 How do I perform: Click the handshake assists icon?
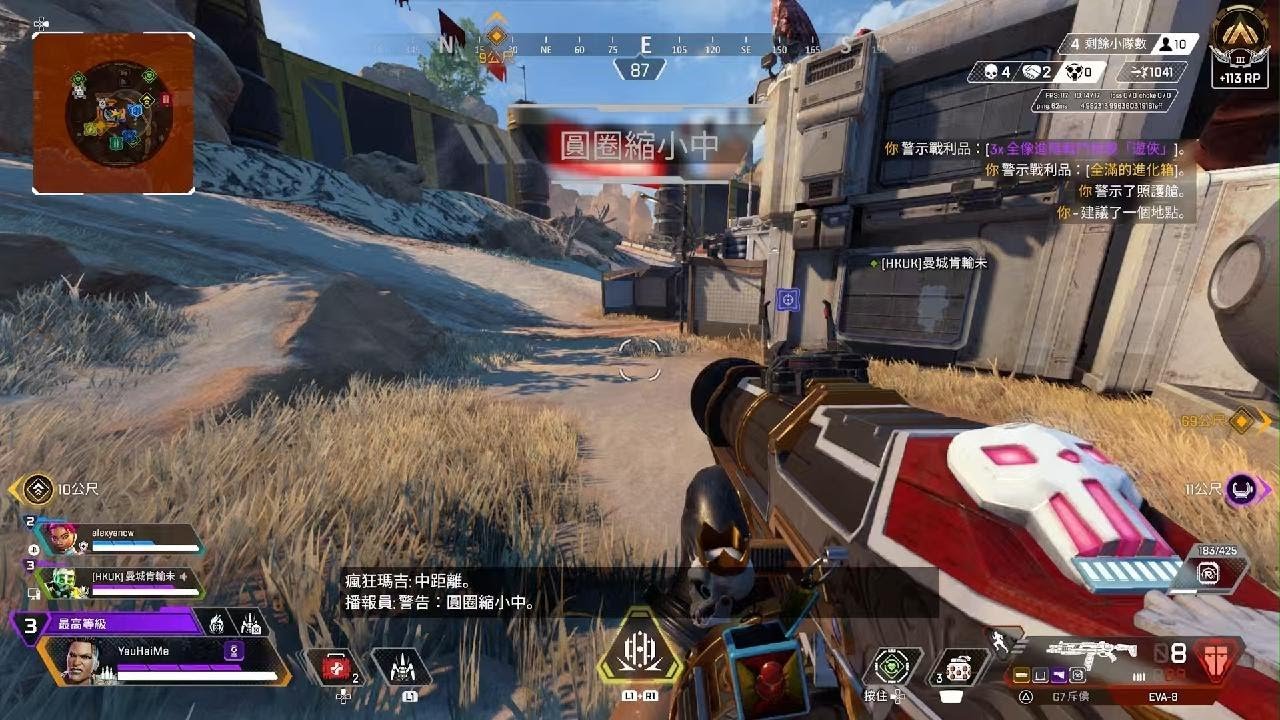tap(1031, 71)
